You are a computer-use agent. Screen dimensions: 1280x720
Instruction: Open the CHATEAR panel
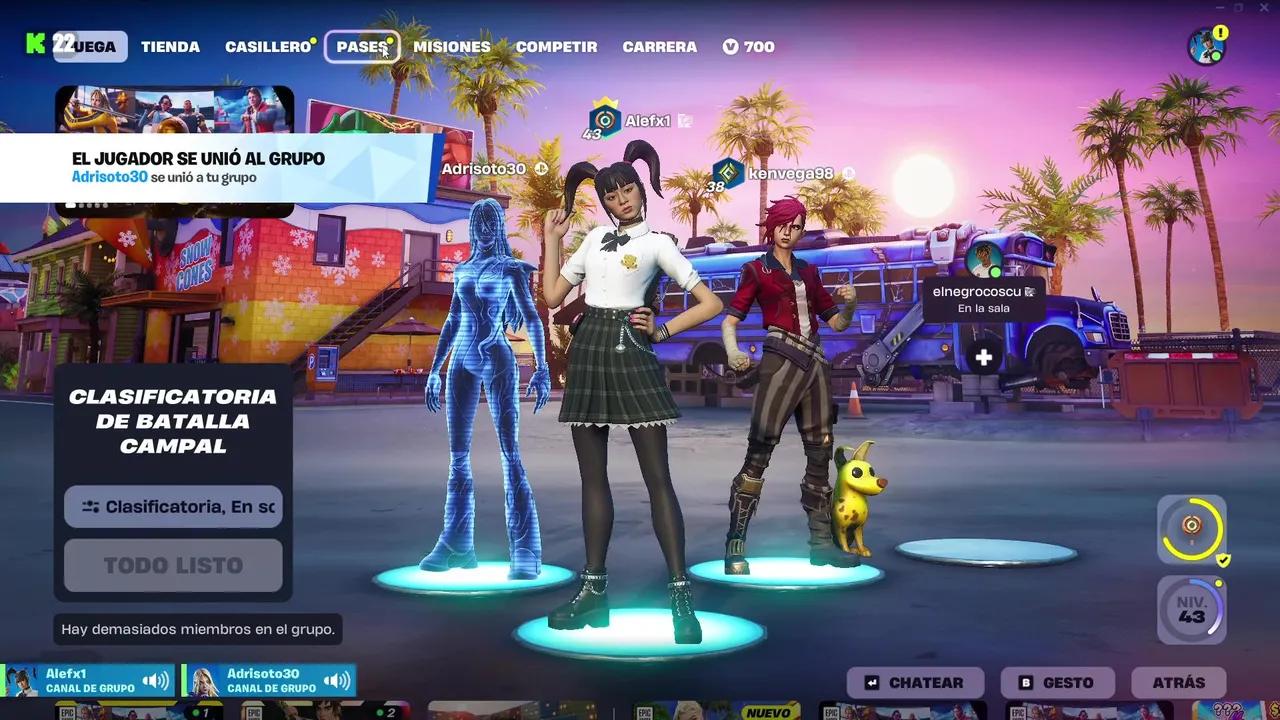(914, 682)
